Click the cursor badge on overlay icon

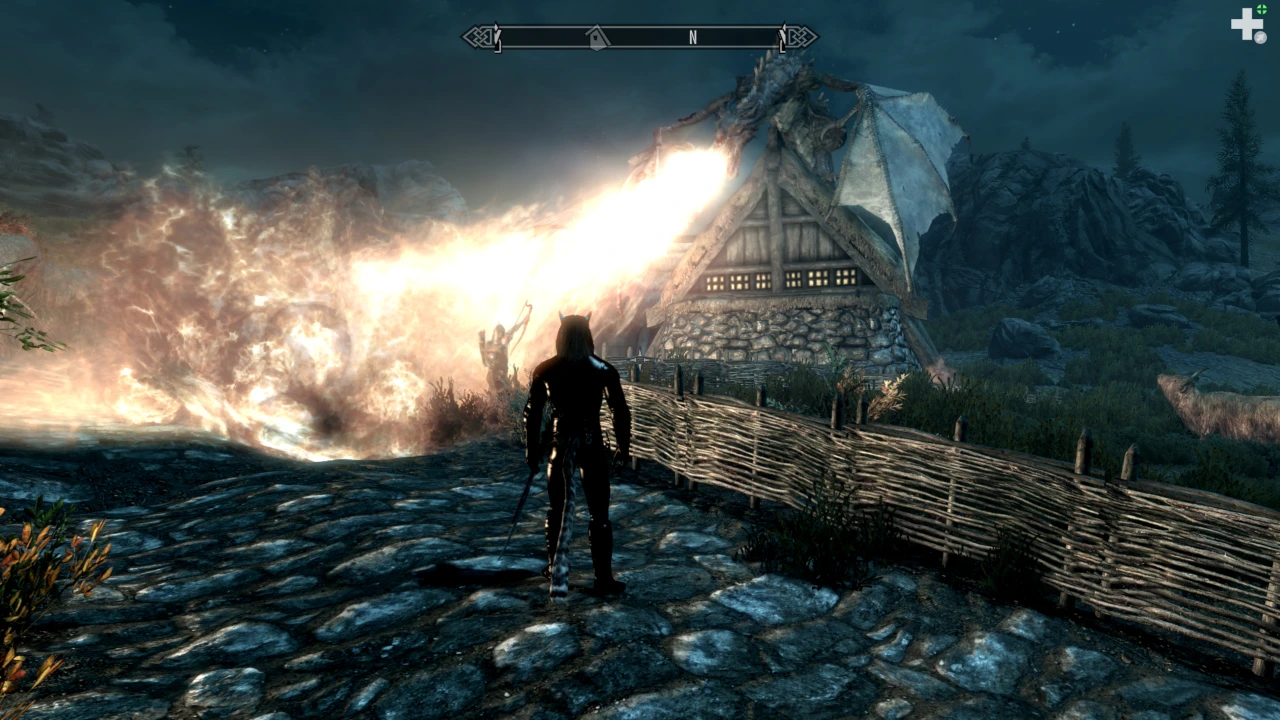point(1260,36)
